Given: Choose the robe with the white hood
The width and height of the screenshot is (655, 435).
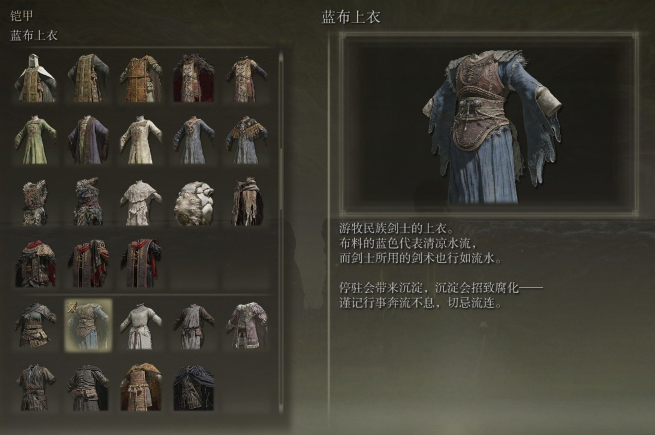Looking at the screenshot, I should tap(35, 77).
